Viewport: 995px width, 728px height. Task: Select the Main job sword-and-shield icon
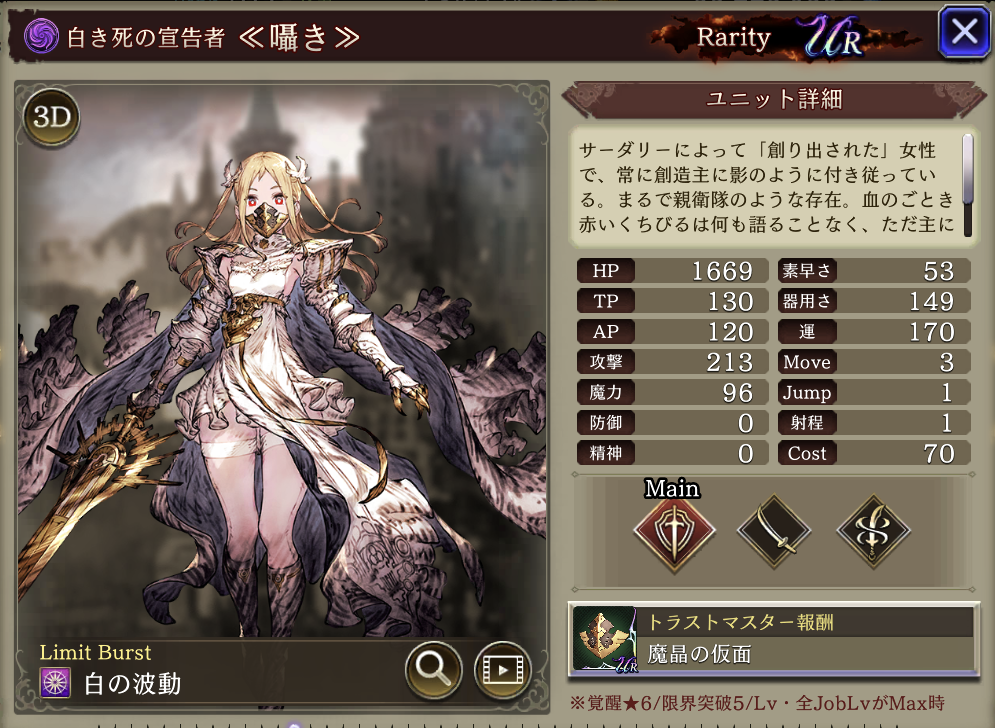[675, 532]
